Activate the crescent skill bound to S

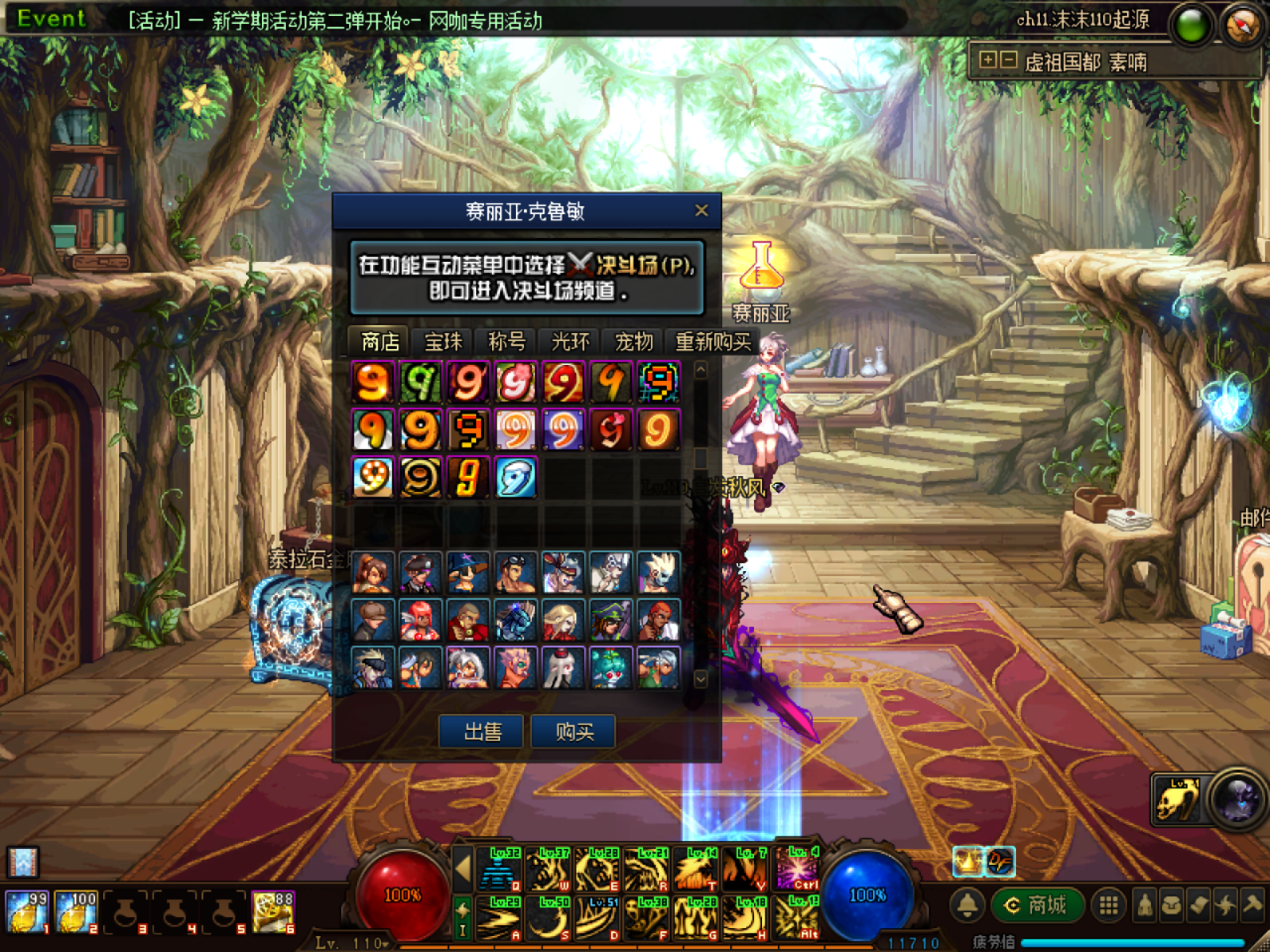coord(550,919)
